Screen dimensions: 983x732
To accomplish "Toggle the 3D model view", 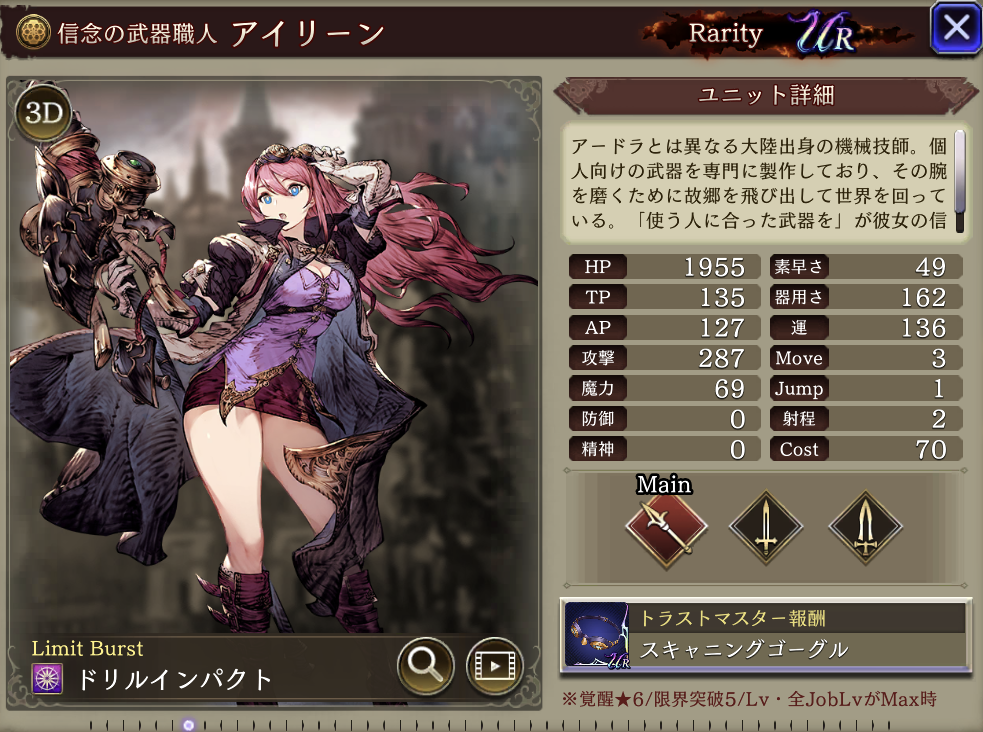I will (x=43, y=113).
